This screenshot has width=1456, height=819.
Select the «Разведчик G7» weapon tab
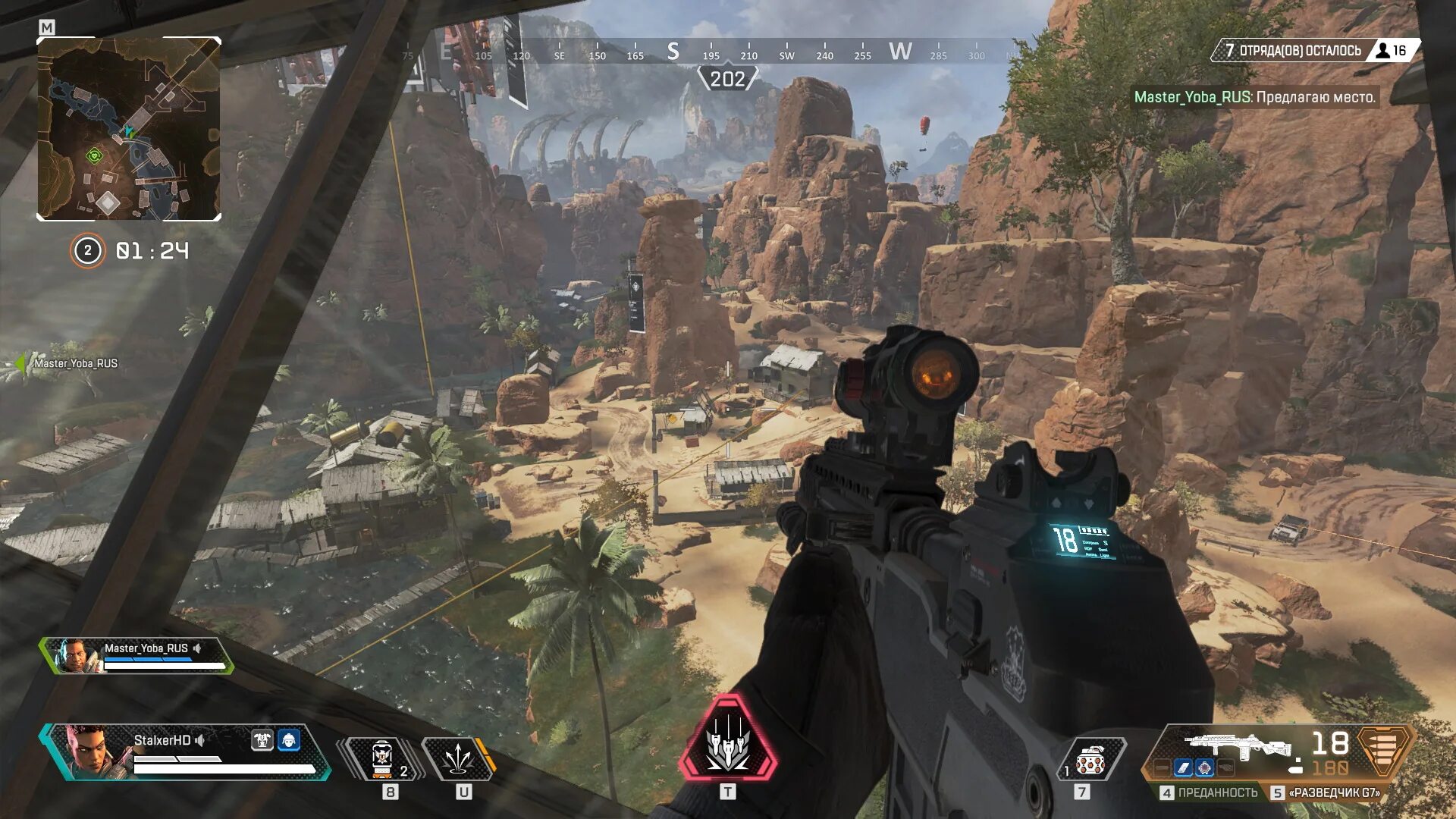1326,792
